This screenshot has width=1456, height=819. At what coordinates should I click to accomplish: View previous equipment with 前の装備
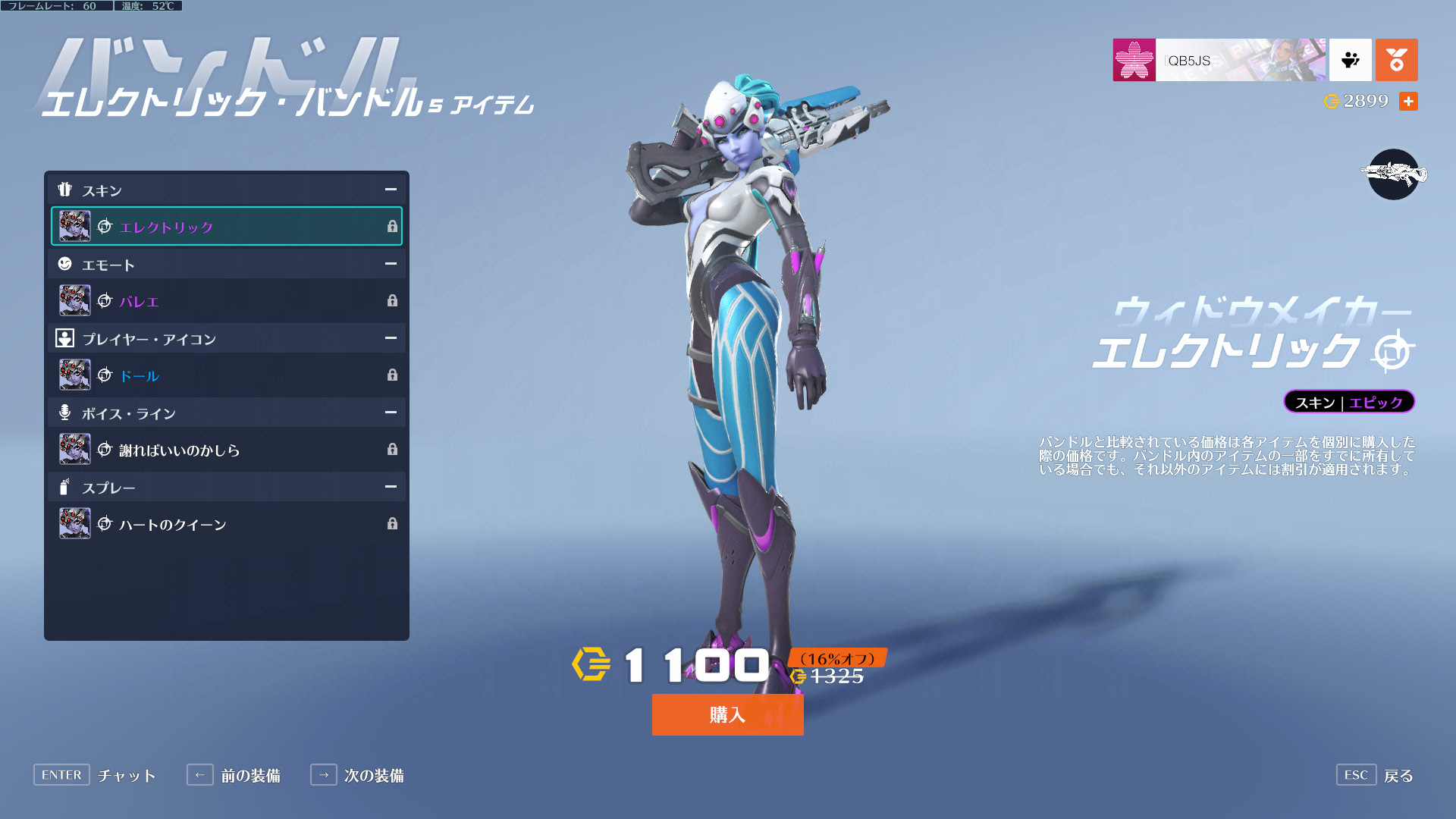(250, 776)
